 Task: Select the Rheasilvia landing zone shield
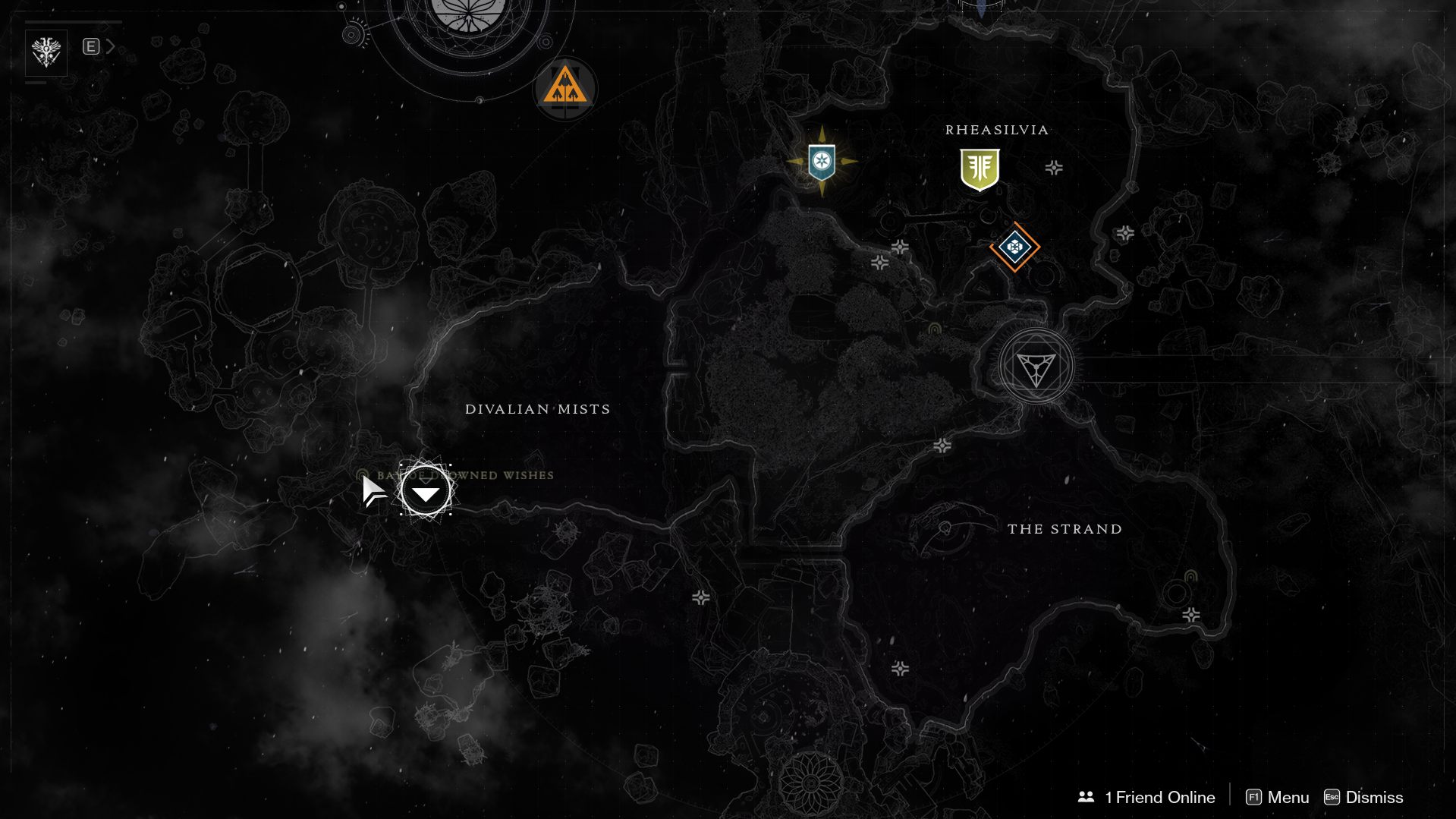point(980,169)
